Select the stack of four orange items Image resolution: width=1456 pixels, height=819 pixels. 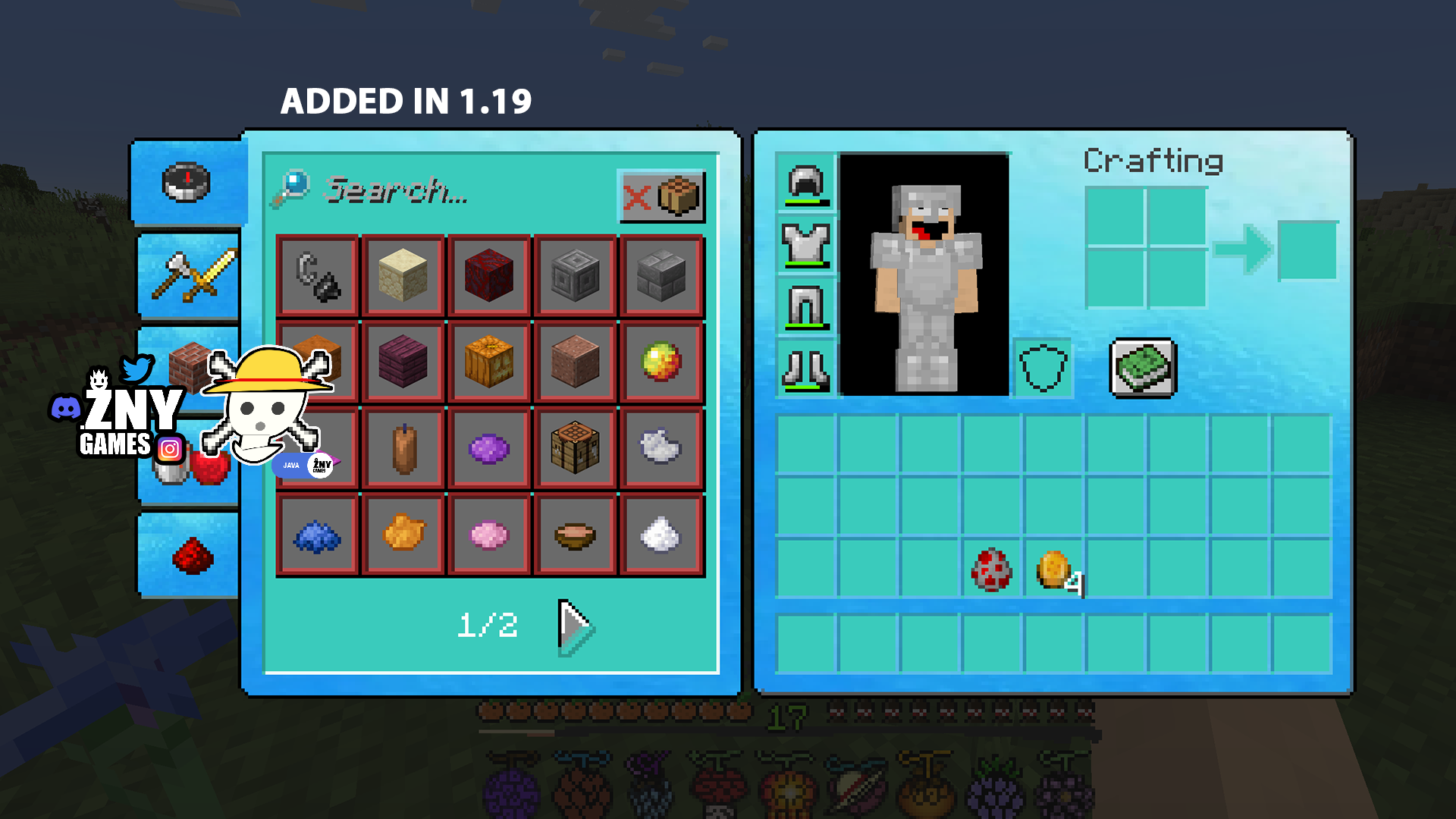pyautogui.click(x=1054, y=570)
